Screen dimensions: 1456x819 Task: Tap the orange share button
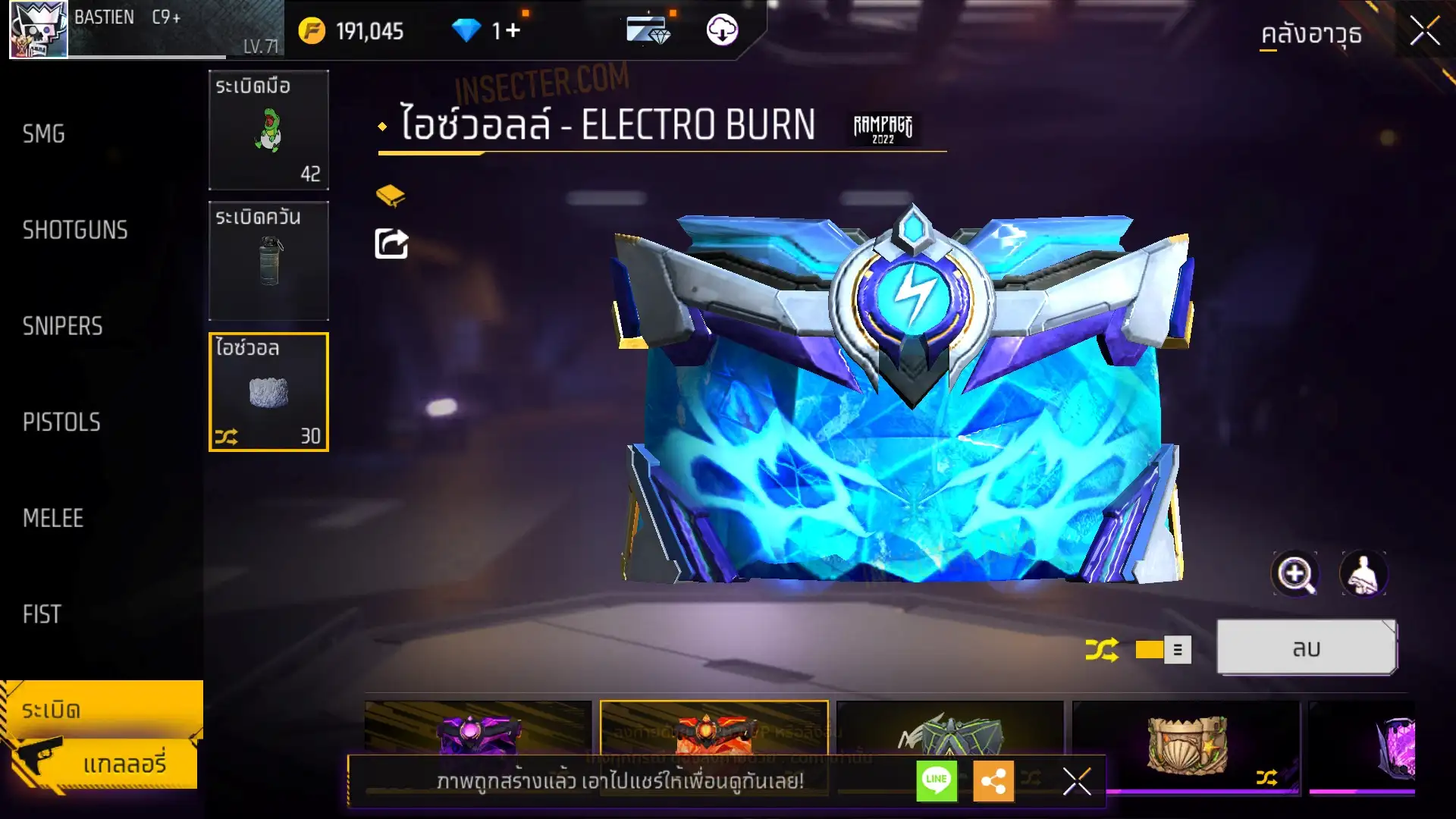pyautogui.click(x=993, y=780)
